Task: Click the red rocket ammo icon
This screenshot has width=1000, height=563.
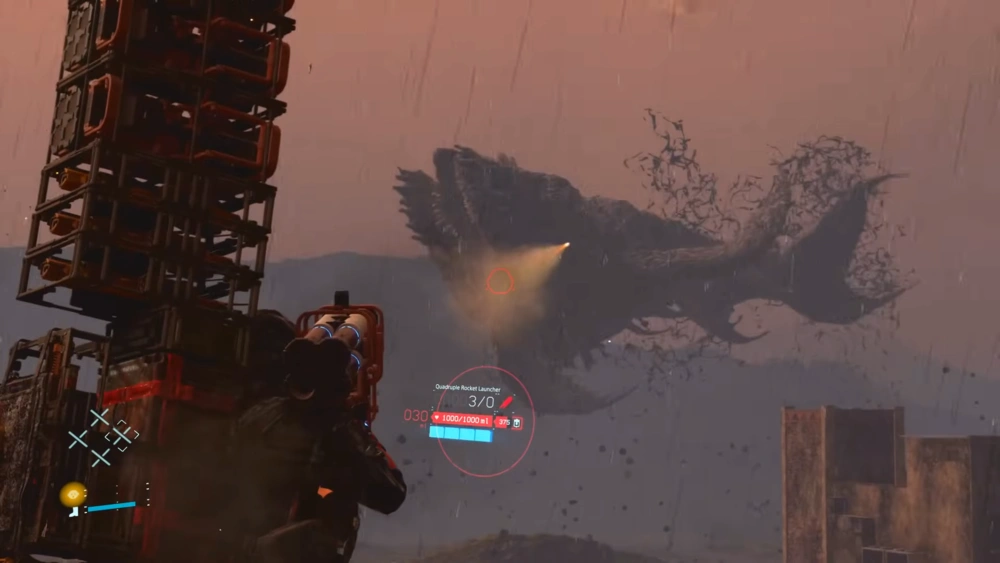Action: [x=507, y=401]
